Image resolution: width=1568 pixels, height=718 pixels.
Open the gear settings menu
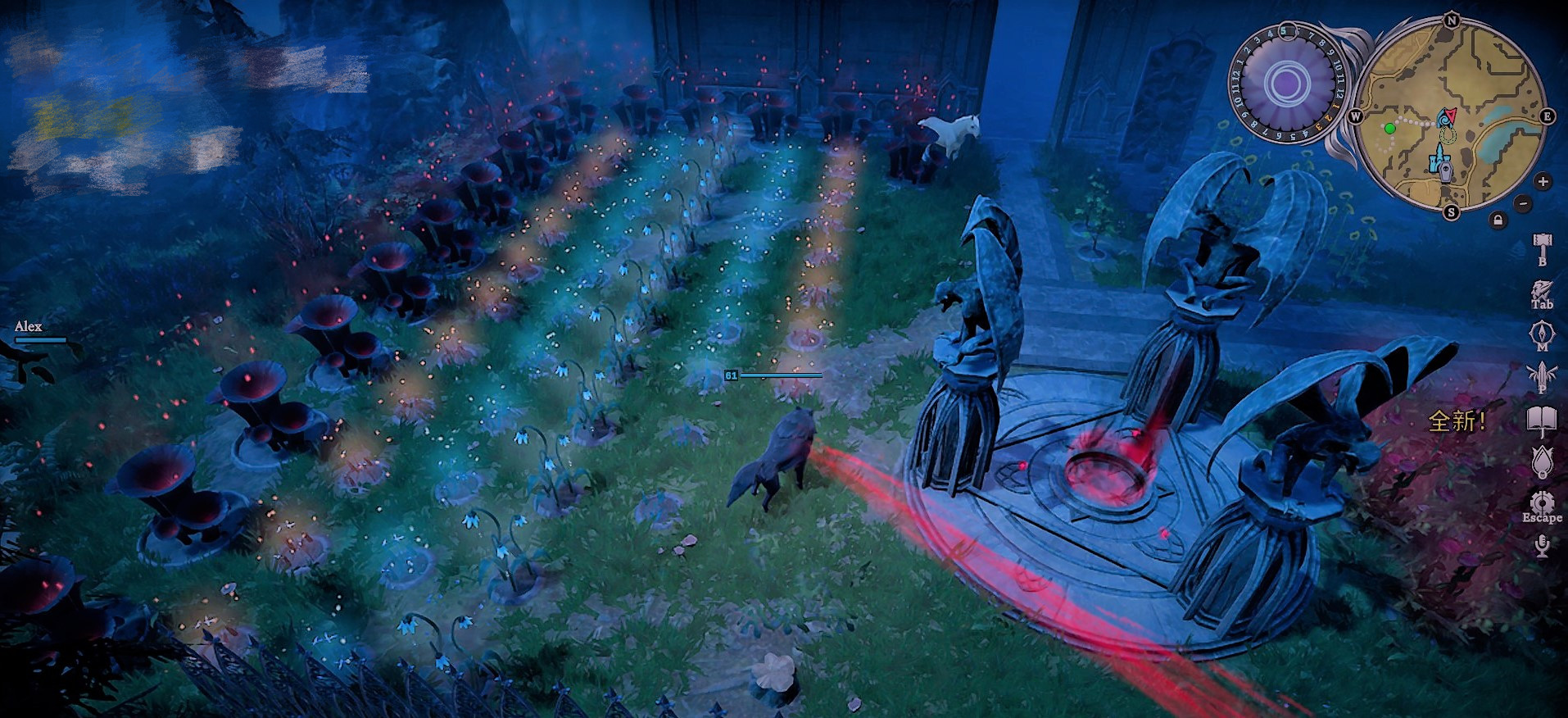[1542, 502]
